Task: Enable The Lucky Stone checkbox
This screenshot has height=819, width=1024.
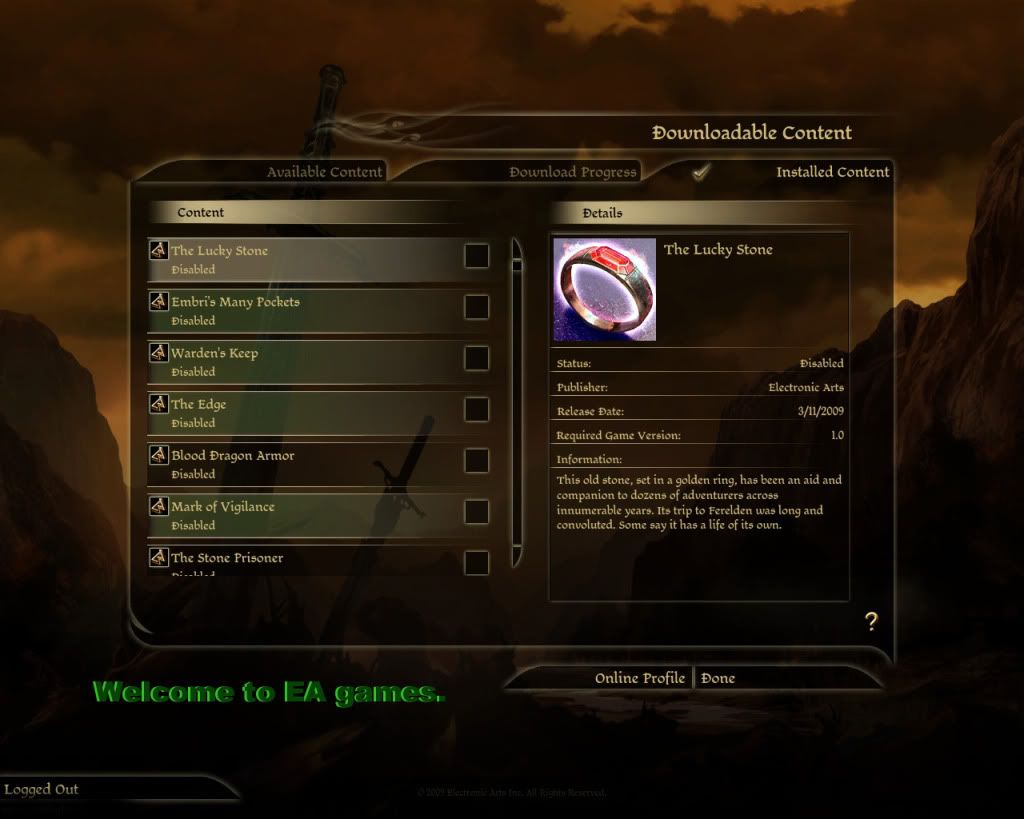Action: pos(477,256)
